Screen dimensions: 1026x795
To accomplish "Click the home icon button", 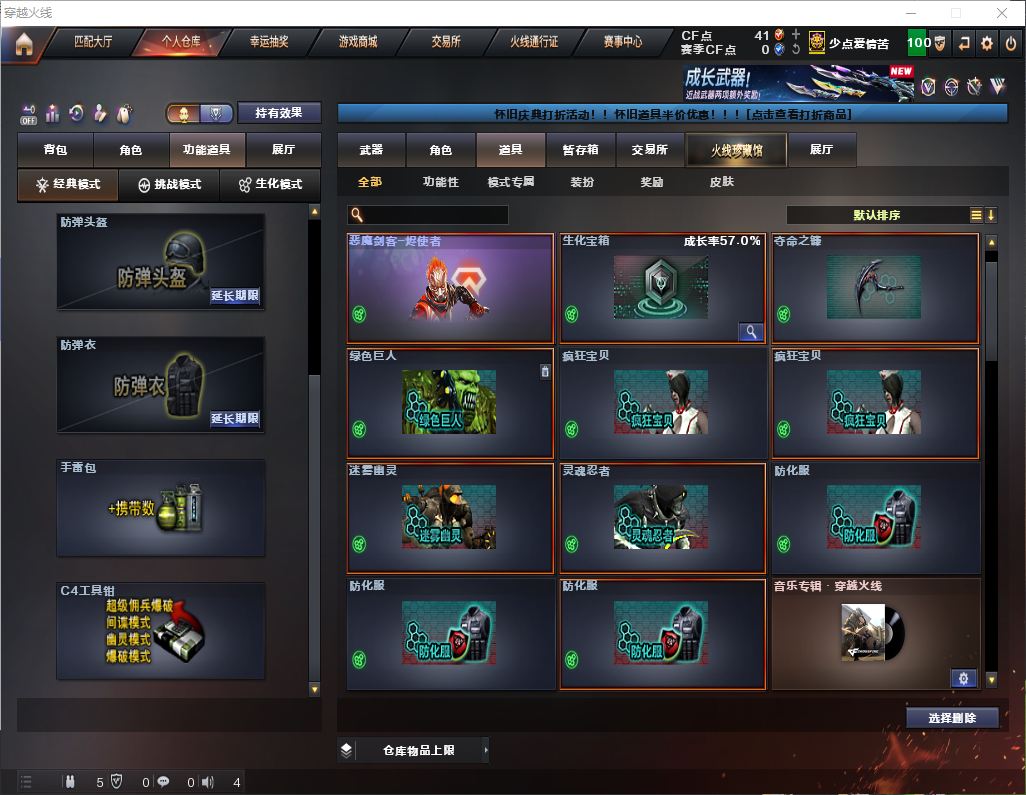I will pos(23,44).
